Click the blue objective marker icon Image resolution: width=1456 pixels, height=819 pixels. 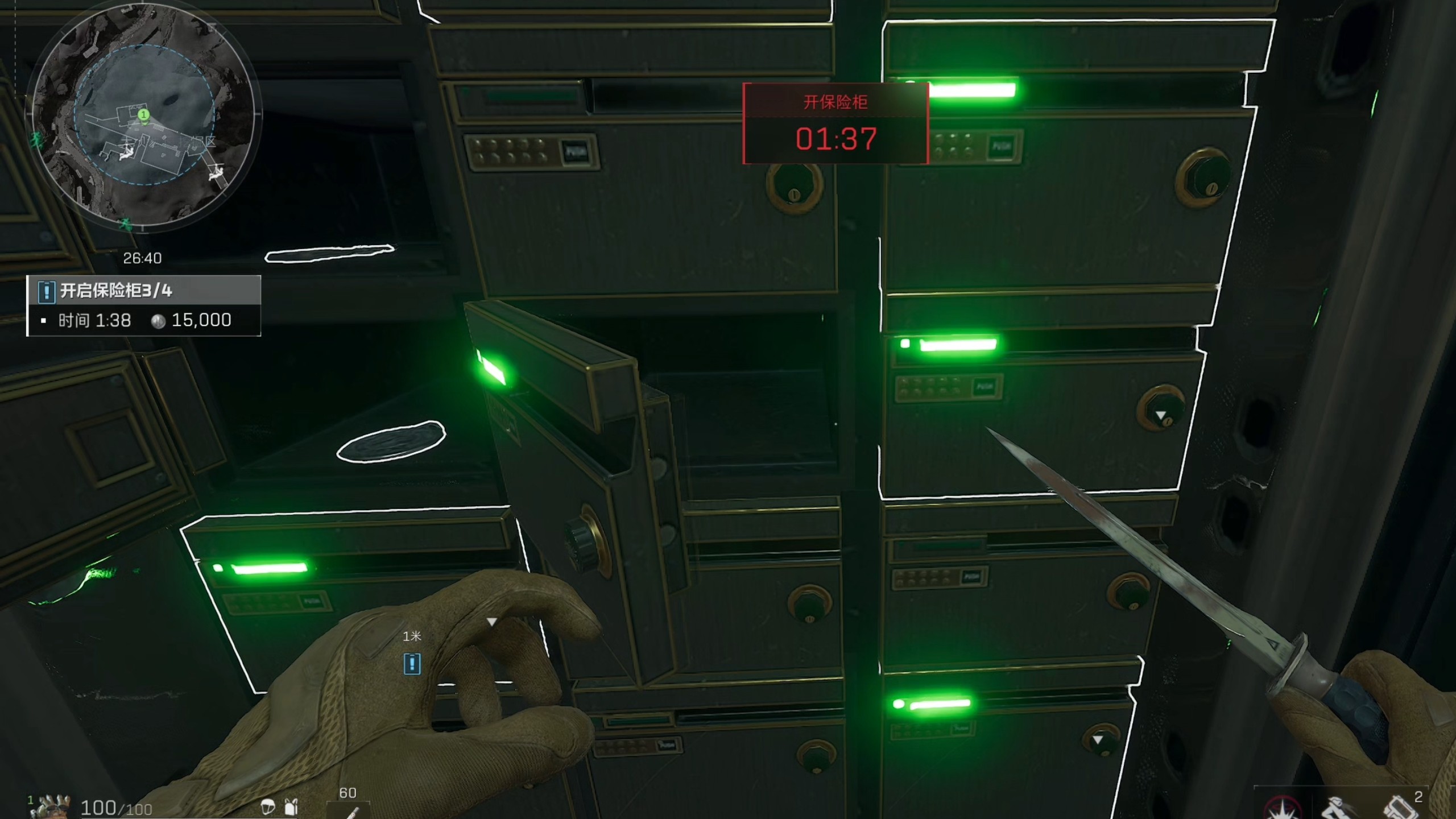(412, 664)
